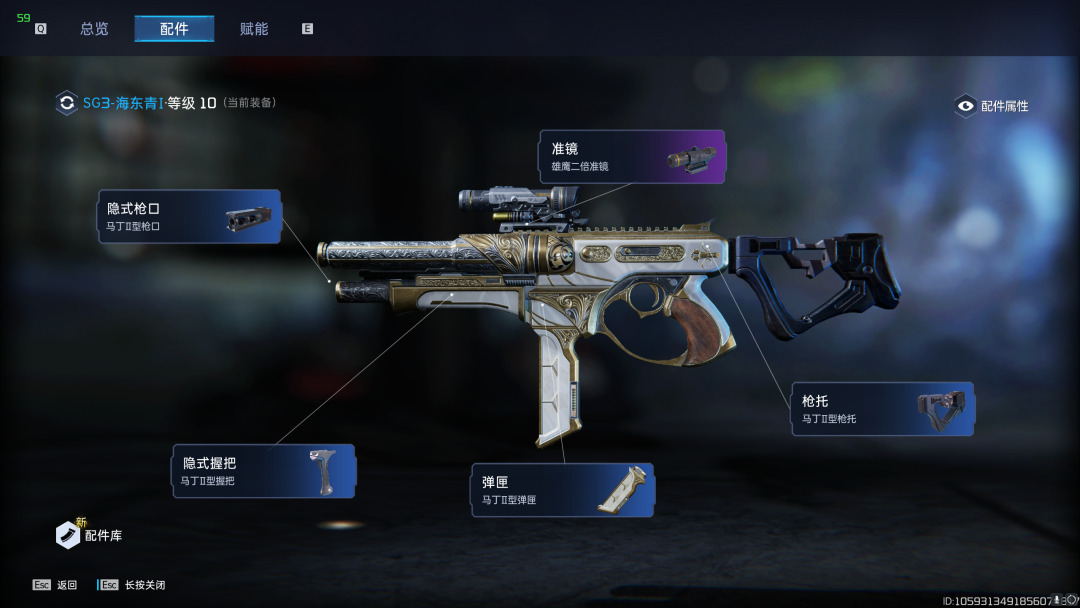Select the 配件 attachments tab
Image resolution: width=1080 pixels, height=608 pixels.
174,29
